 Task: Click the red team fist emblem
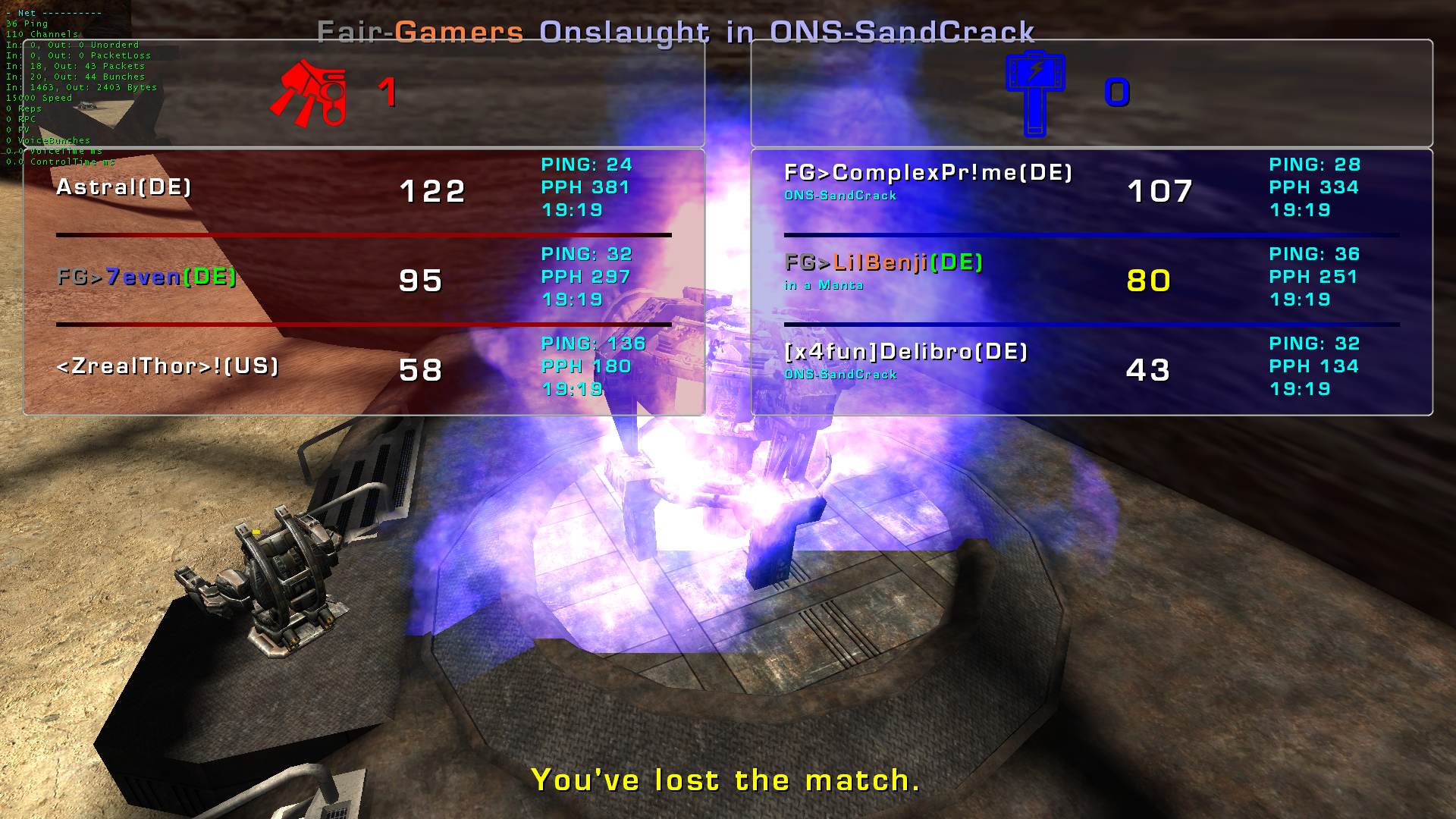click(309, 93)
